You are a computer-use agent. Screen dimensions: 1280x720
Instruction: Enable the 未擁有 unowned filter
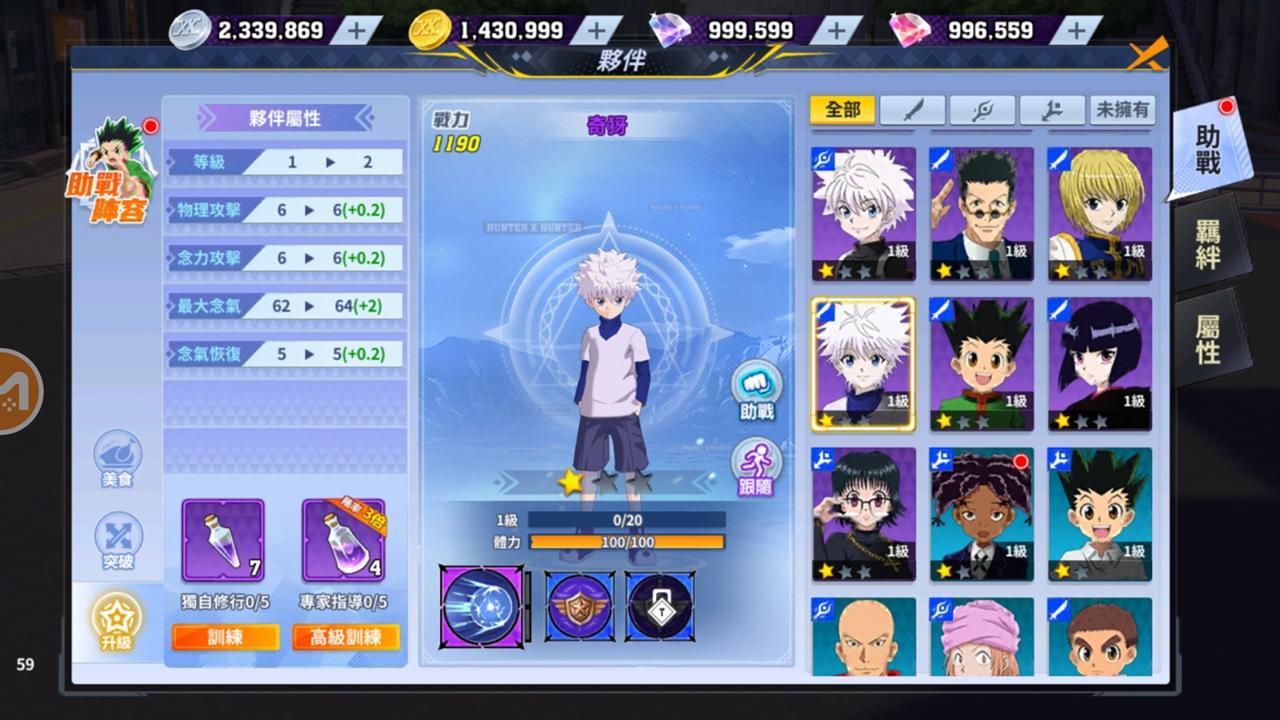[1122, 110]
